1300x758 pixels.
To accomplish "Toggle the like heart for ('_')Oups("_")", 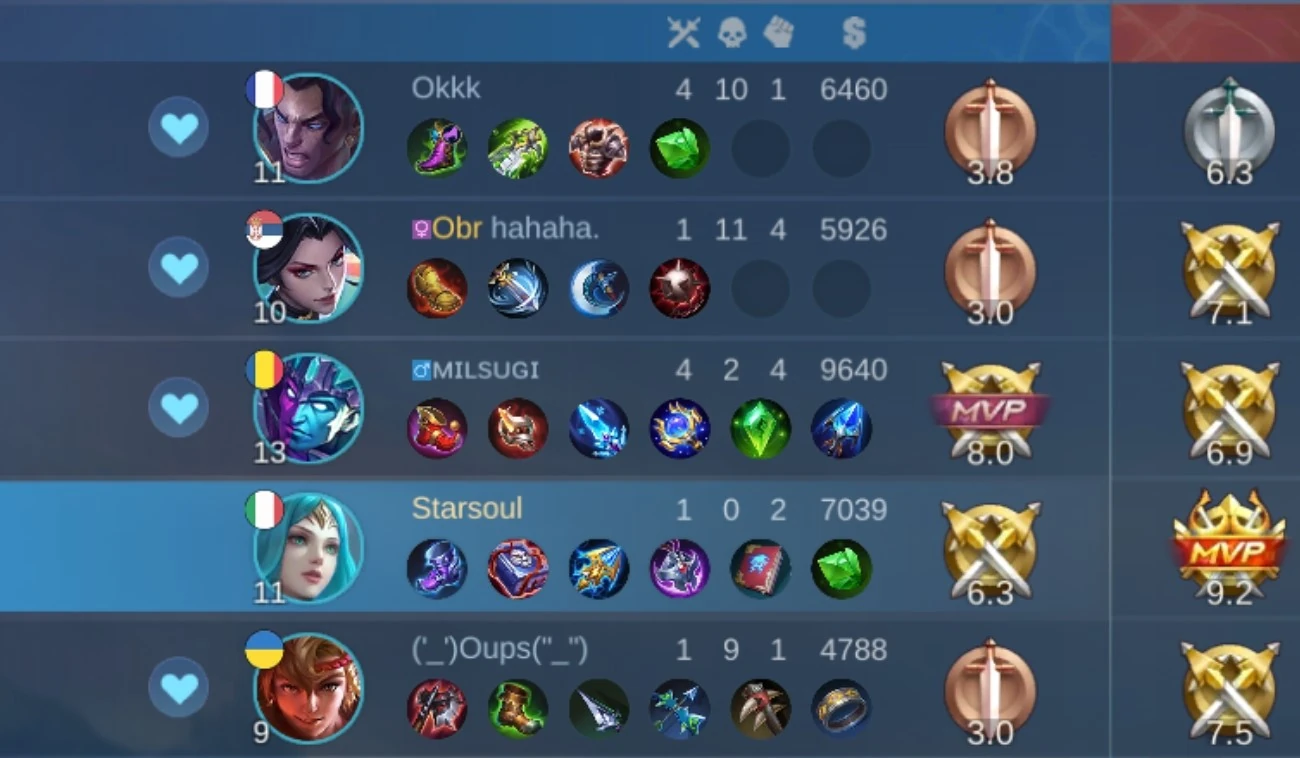I will coord(179,688).
